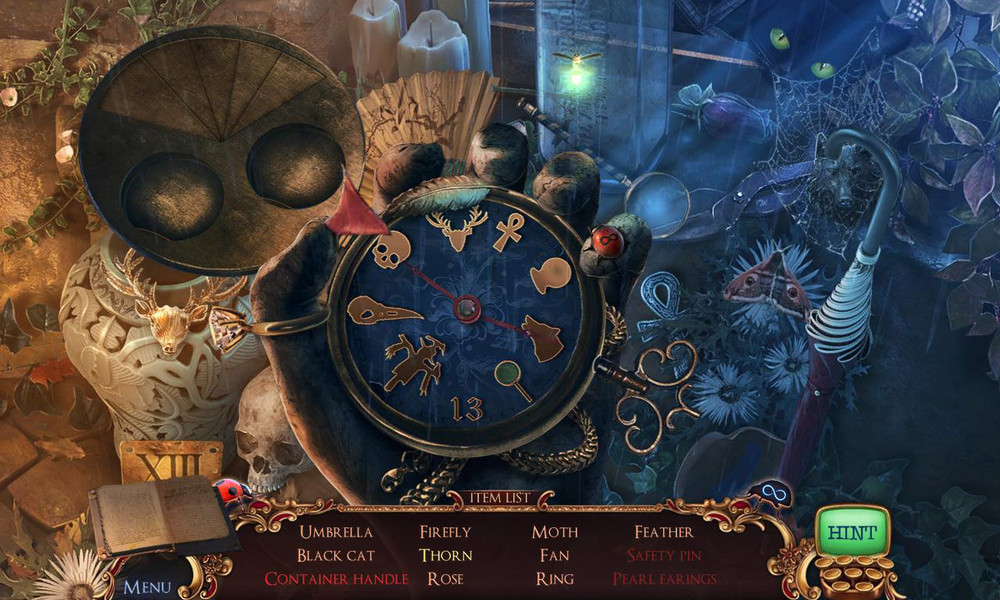Open the journal book

[x=160, y=514]
